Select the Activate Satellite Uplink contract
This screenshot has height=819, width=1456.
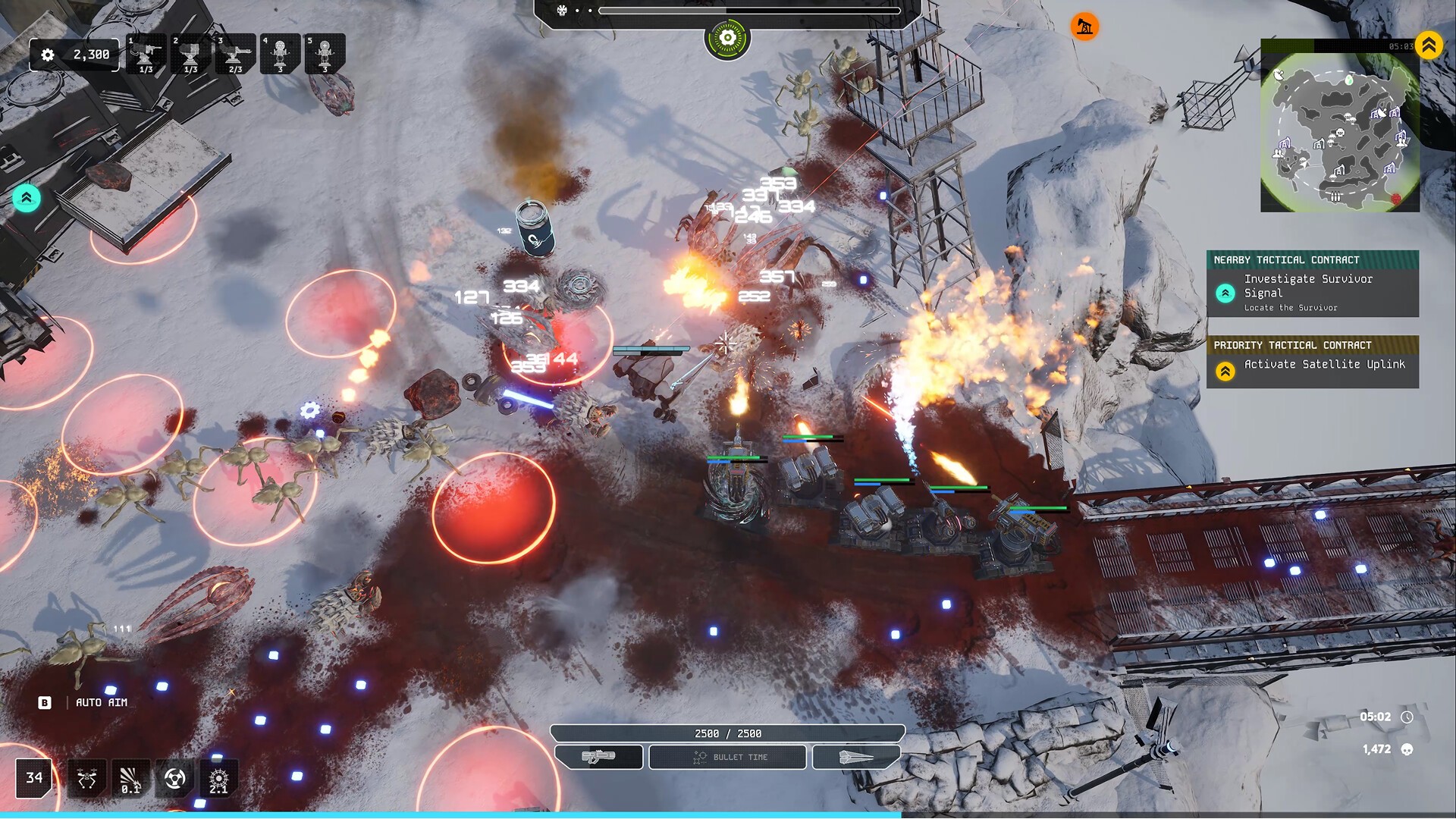pos(1312,364)
